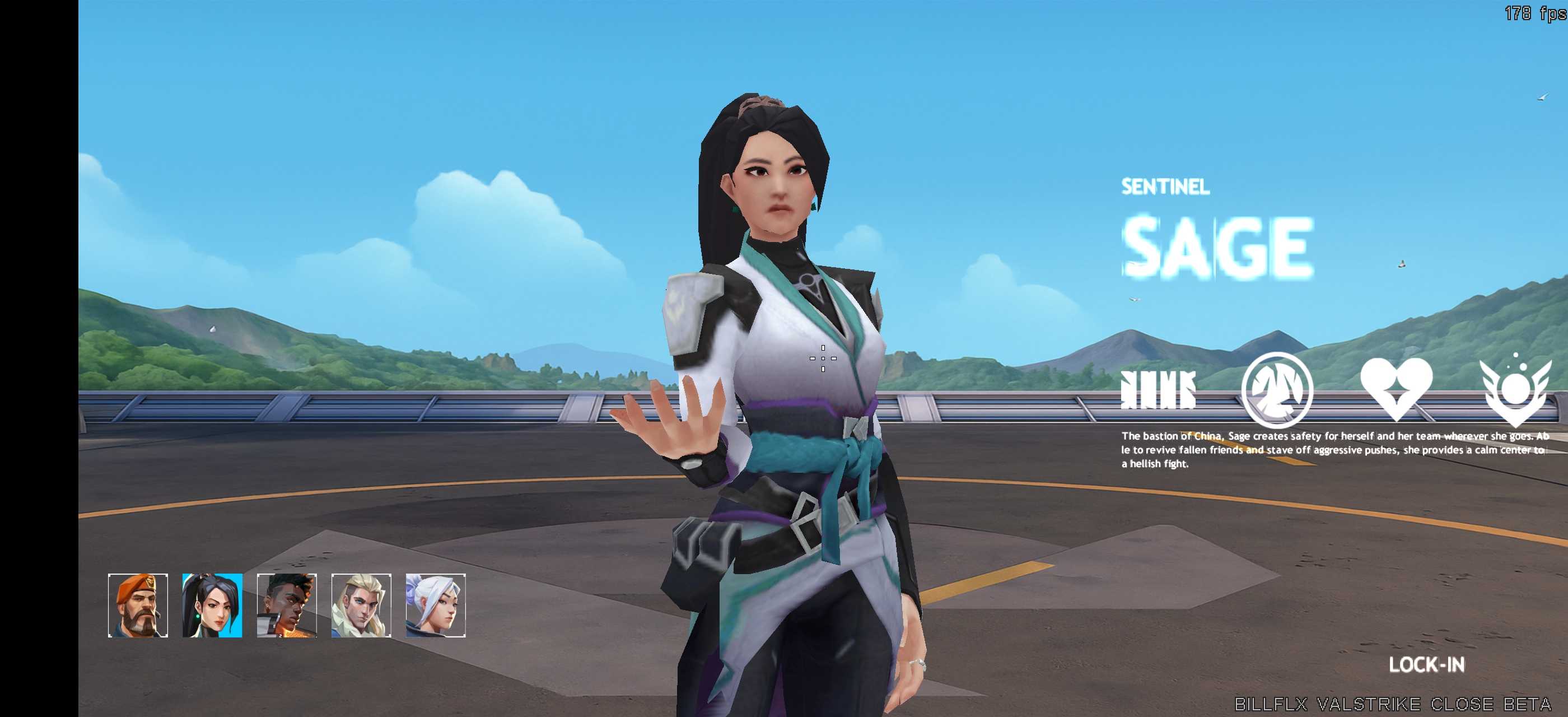The image size is (1568, 717).
Task: Pick the Phoenix agent portrait
Action: (x=287, y=606)
